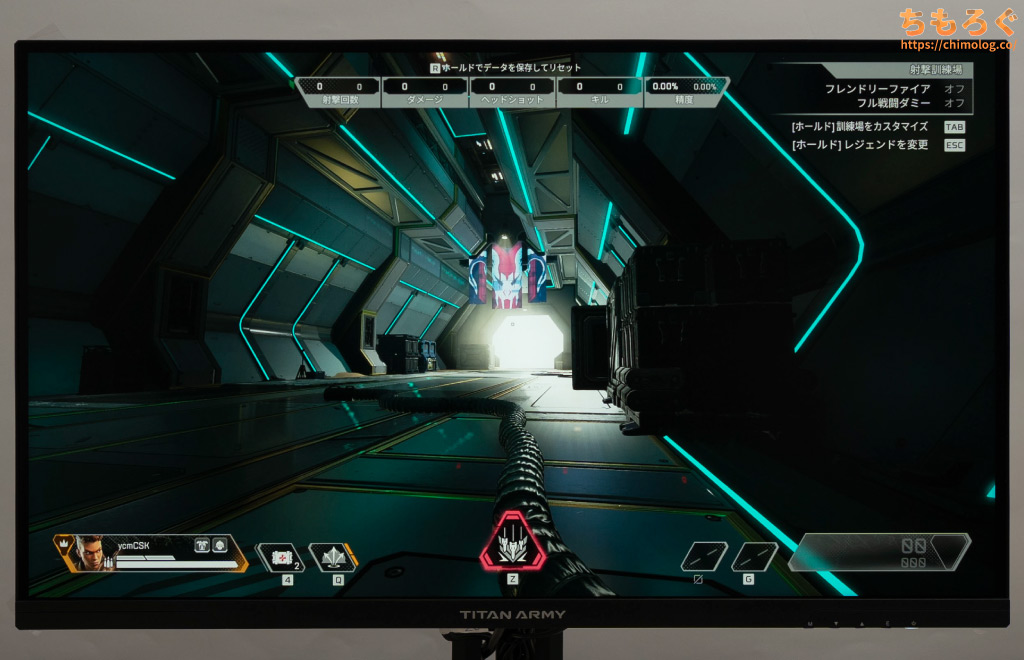This screenshot has width=1024, height=660.
Task: Open 訓練場をカスタマイズ option
Action: point(860,127)
